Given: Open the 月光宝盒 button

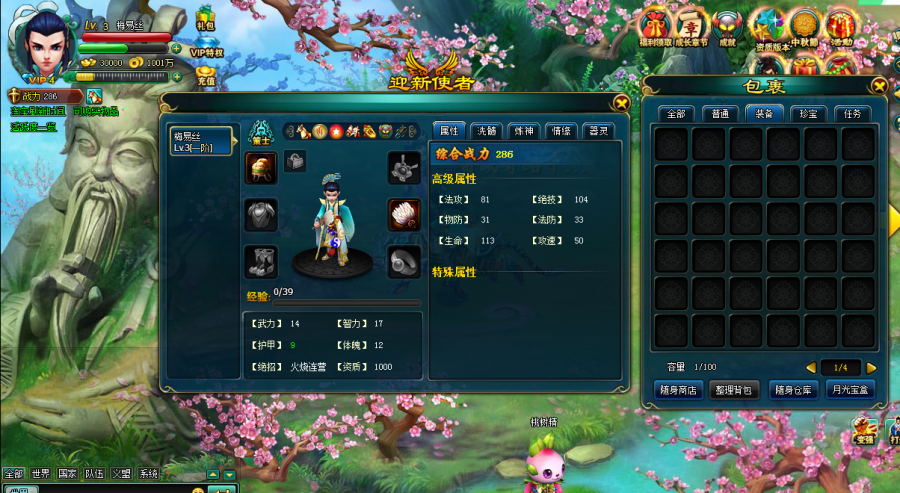Looking at the screenshot, I should (x=851, y=389).
